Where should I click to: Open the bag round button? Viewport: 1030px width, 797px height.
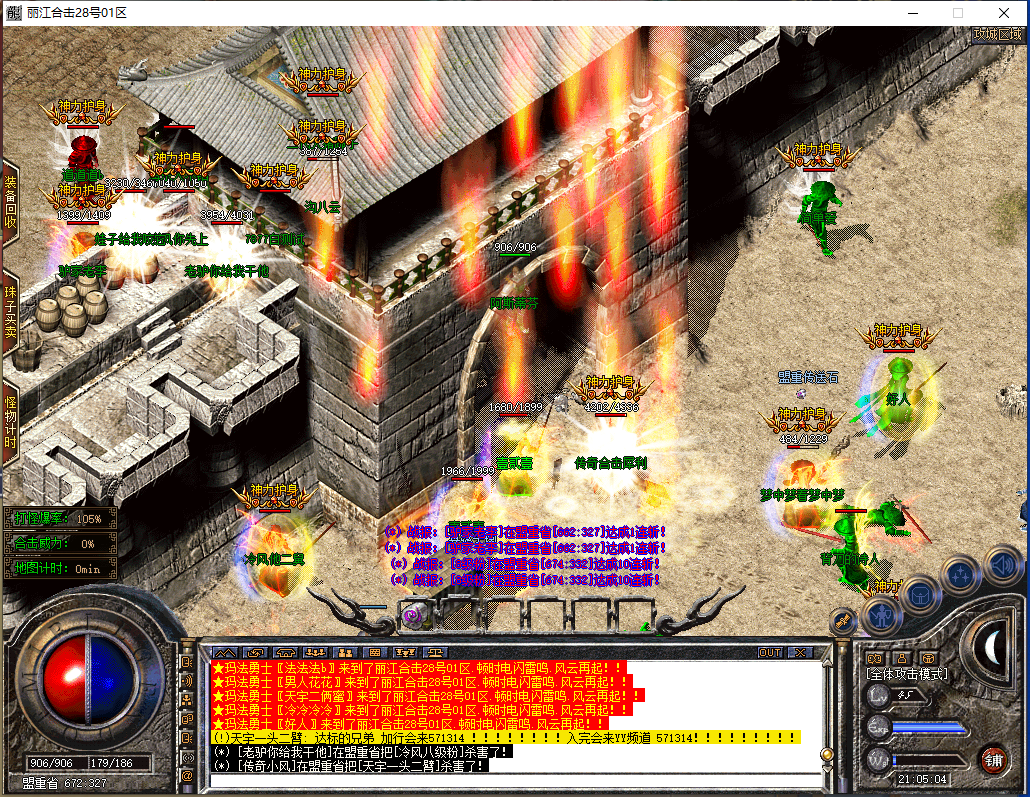(x=919, y=596)
